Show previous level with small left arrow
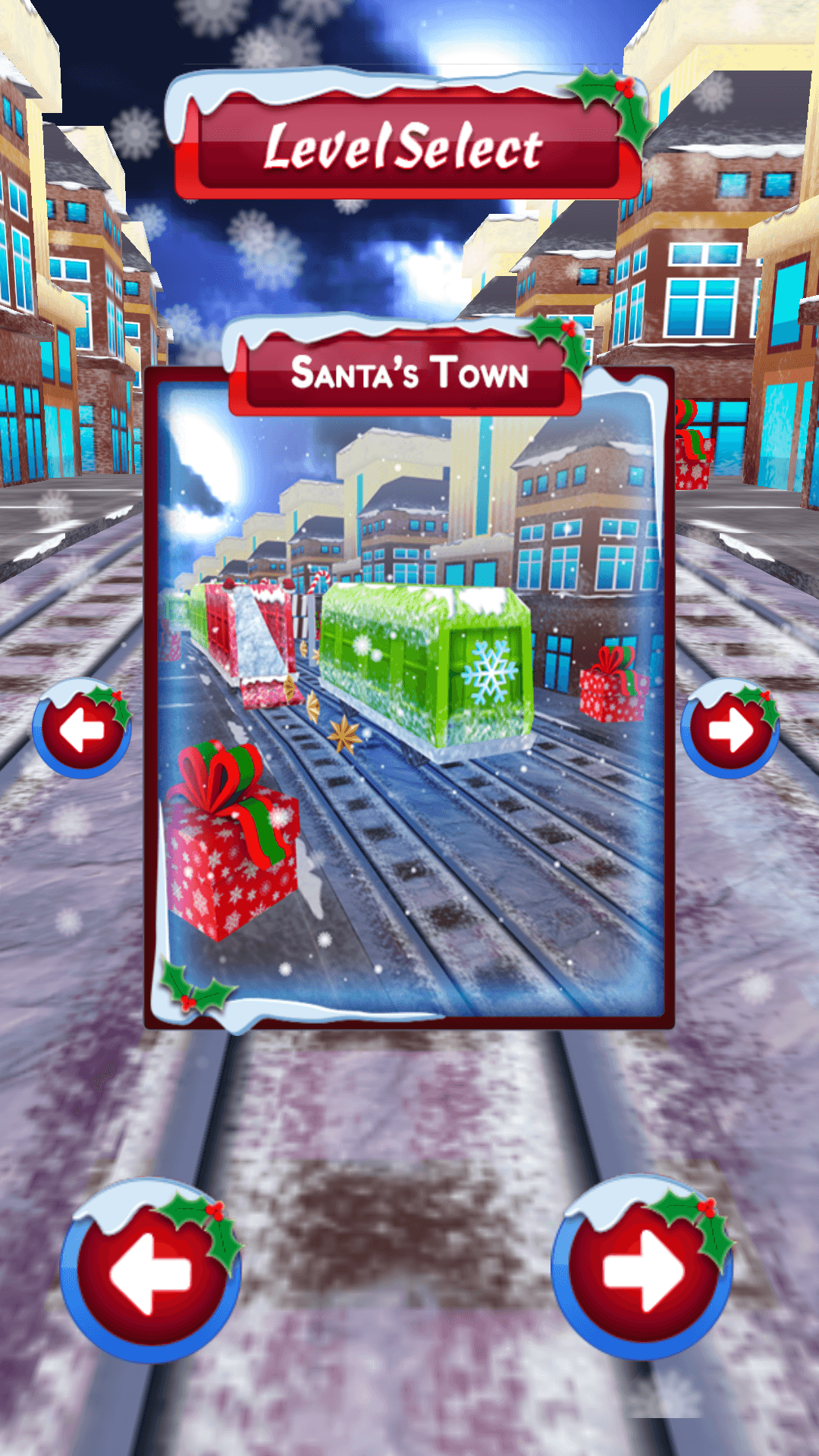The height and width of the screenshot is (1456, 819). click(x=81, y=730)
